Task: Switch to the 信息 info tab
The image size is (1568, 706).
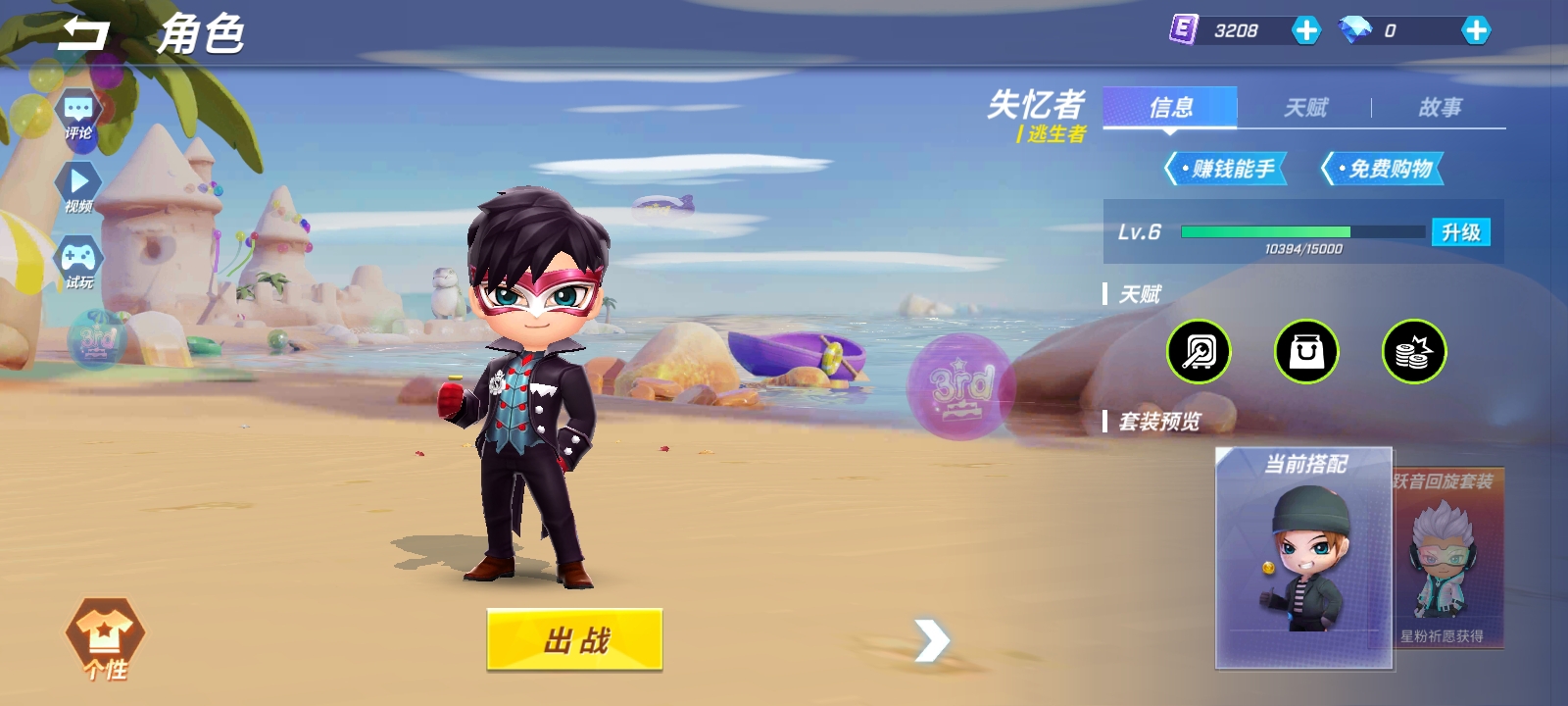Action: pyautogui.click(x=1170, y=107)
